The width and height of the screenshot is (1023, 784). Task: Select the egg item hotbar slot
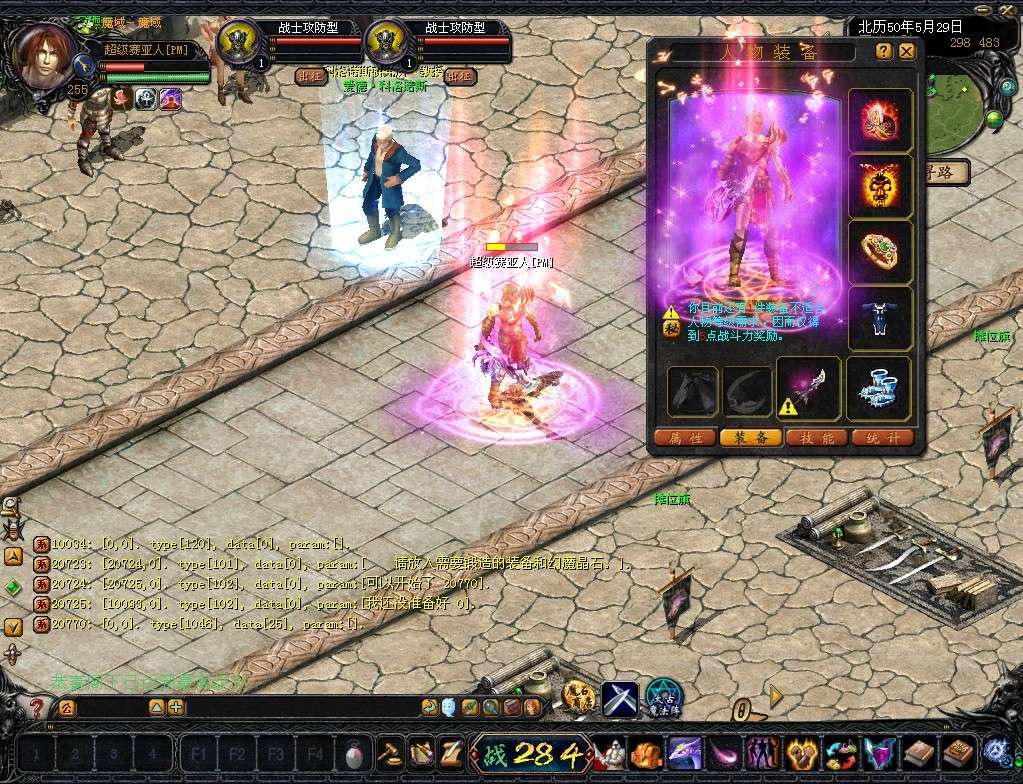[351, 751]
